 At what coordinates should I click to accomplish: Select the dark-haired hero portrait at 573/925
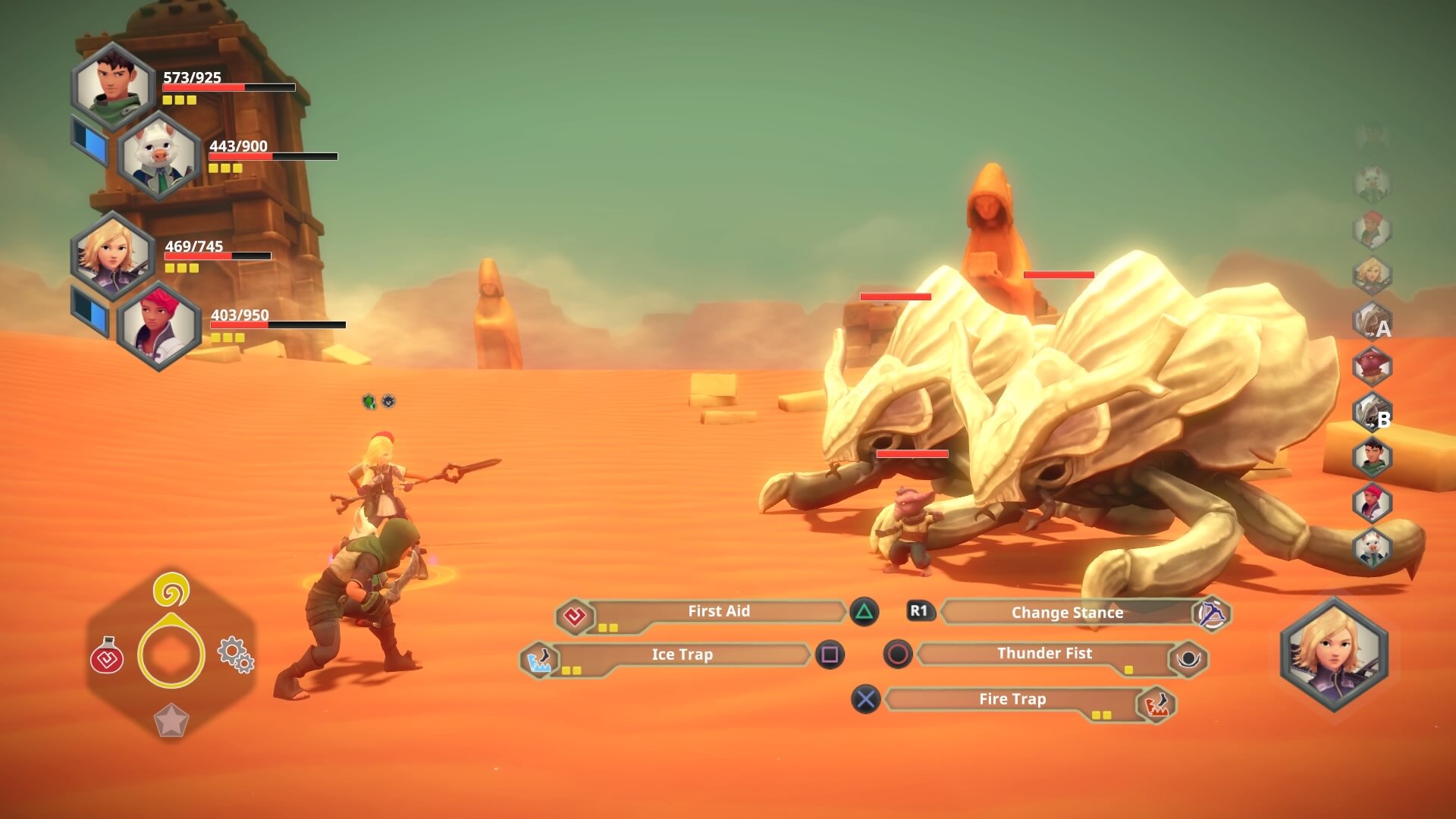tap(114, 86)
